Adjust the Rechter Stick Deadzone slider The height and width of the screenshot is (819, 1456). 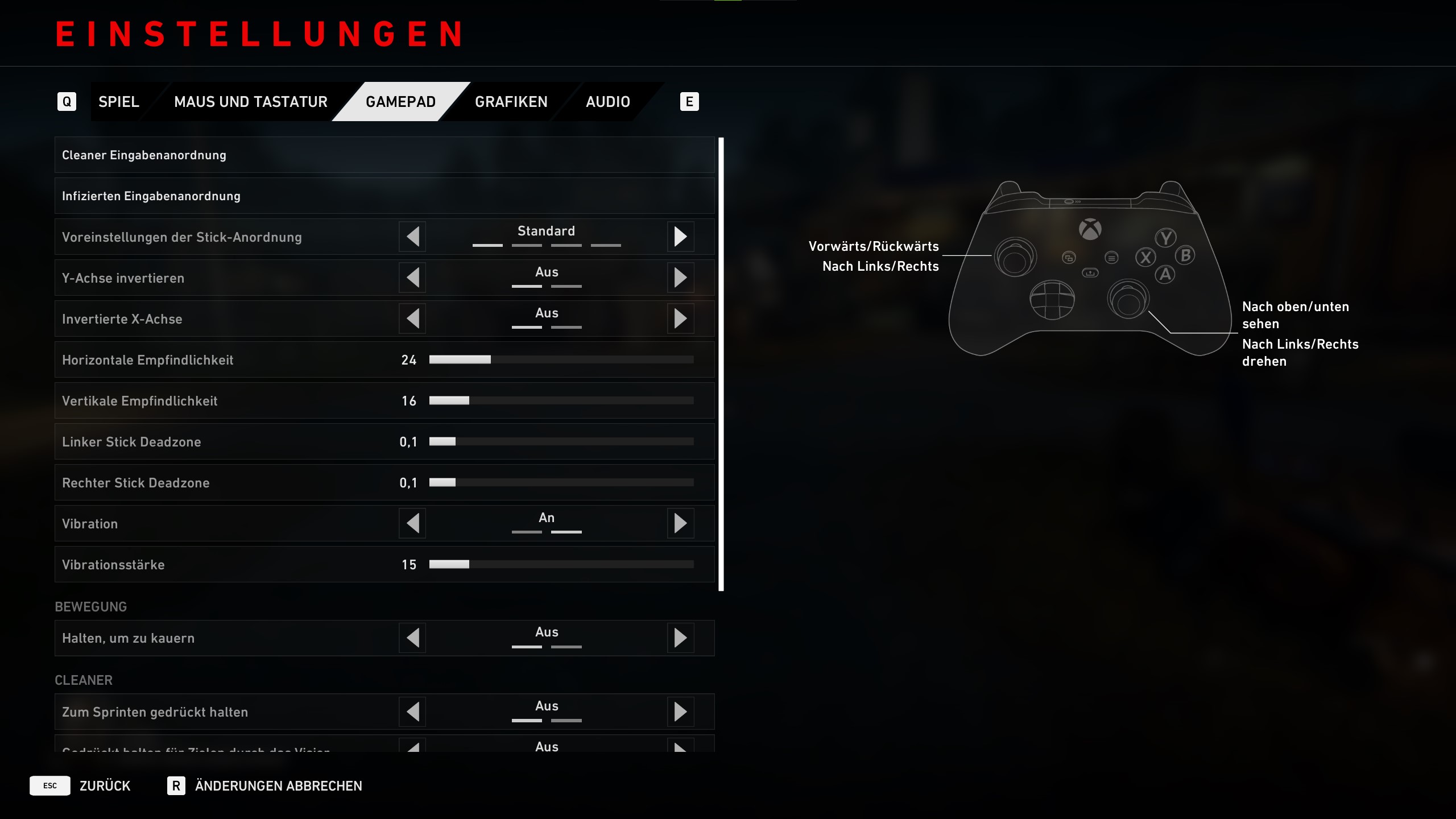click(561, 483)
